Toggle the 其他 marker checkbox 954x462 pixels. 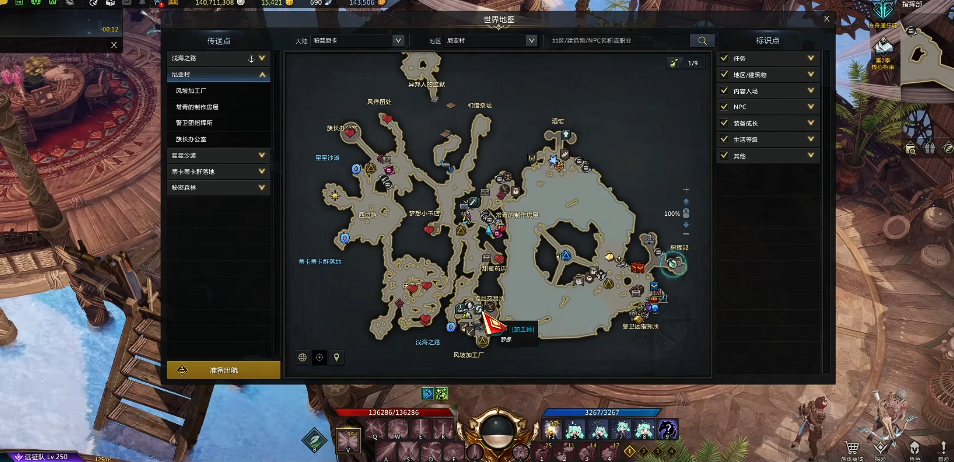coord(724,155)
